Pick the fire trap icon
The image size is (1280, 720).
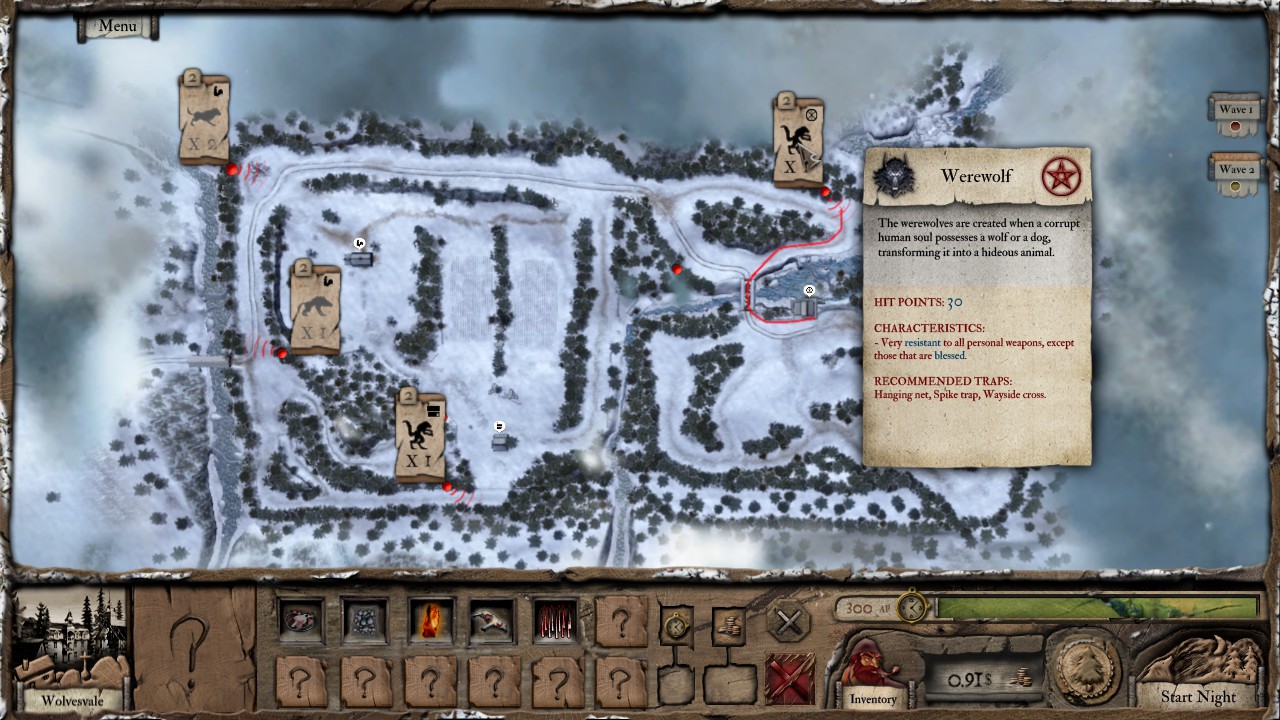[x=430, y=621]
